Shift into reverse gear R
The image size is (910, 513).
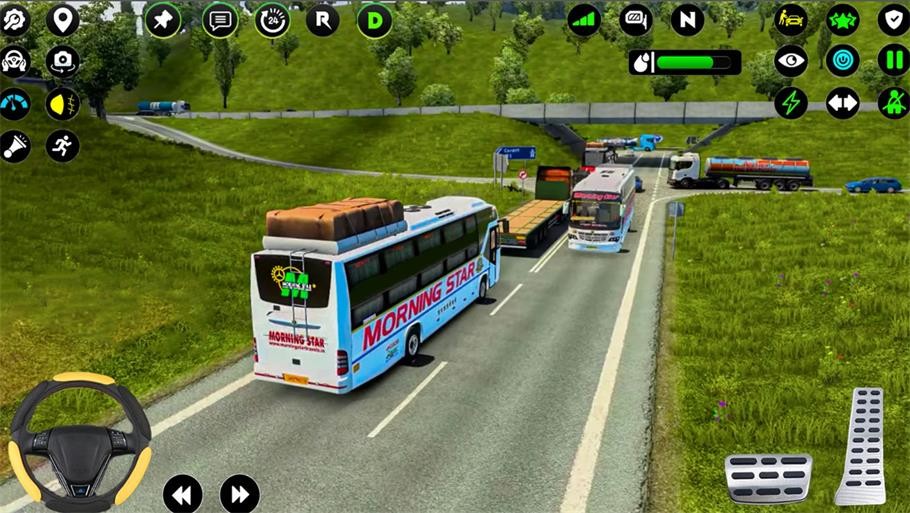[x=322, y=20]
